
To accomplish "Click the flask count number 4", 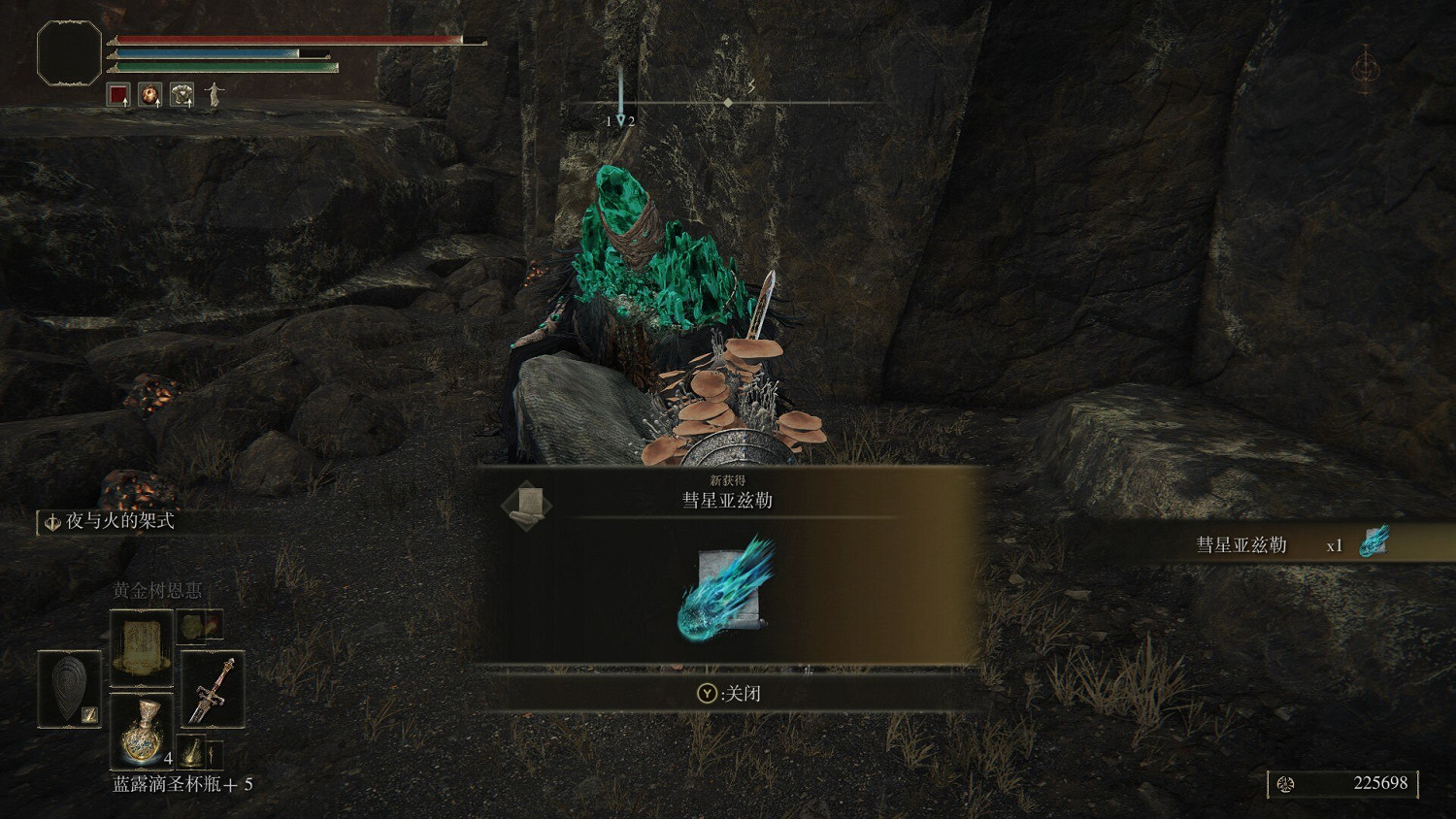I will (168, 758).
